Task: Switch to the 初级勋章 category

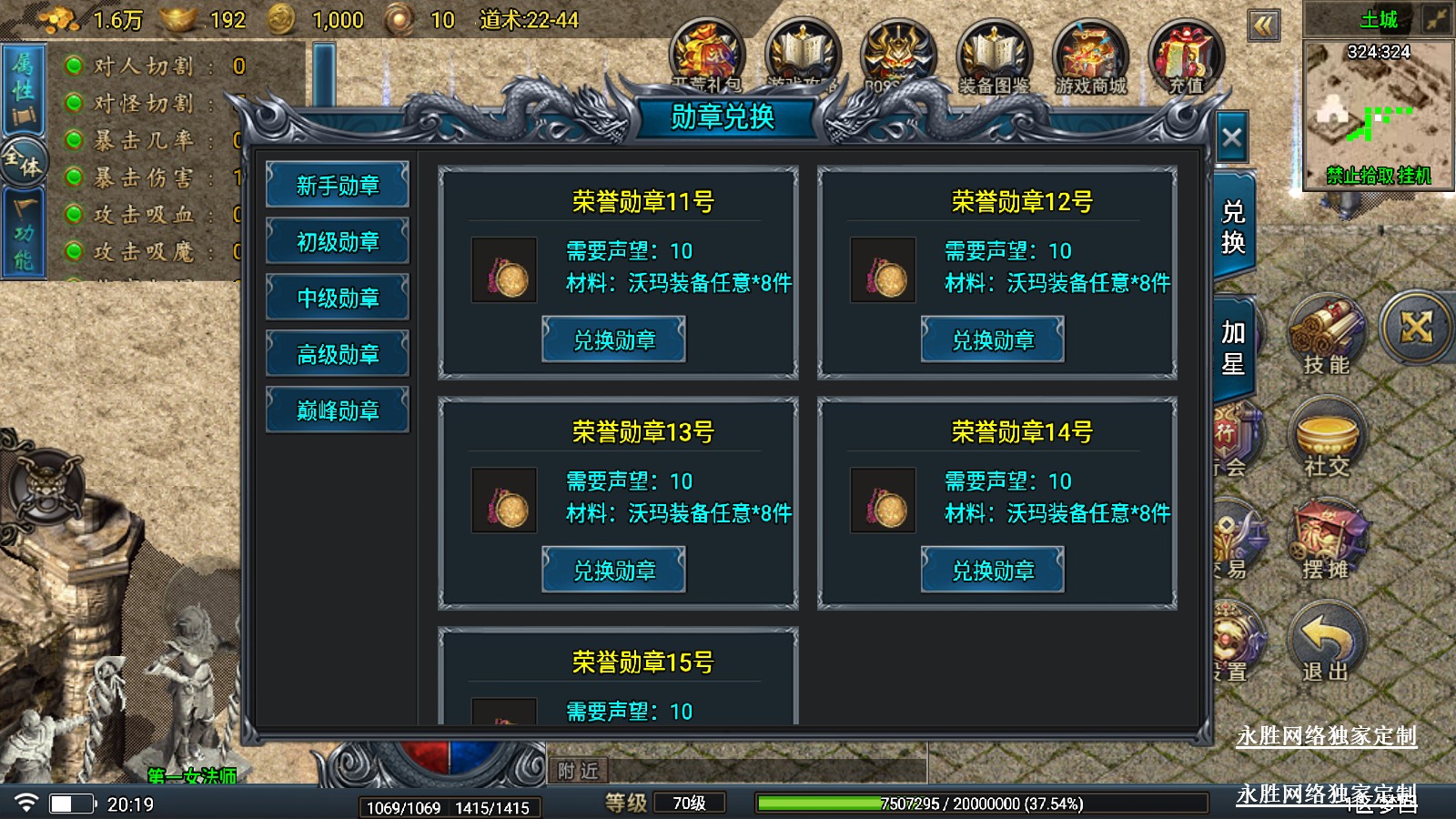Action: click(x=338, y=242)
